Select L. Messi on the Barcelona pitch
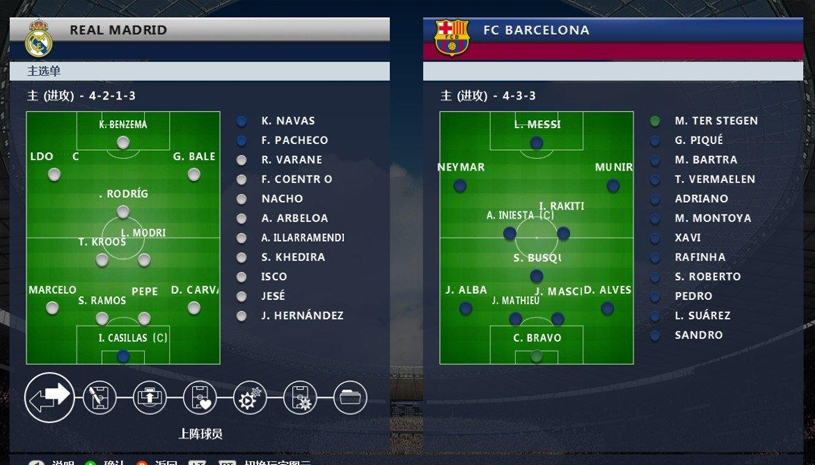Image resolution: width=815 pixels, height=465 pixels. point(537,142)
